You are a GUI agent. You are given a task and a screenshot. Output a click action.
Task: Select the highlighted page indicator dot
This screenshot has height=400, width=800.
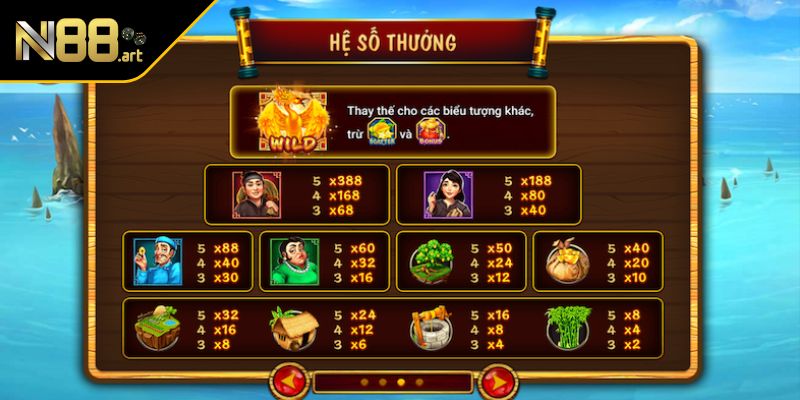point(401,382)
